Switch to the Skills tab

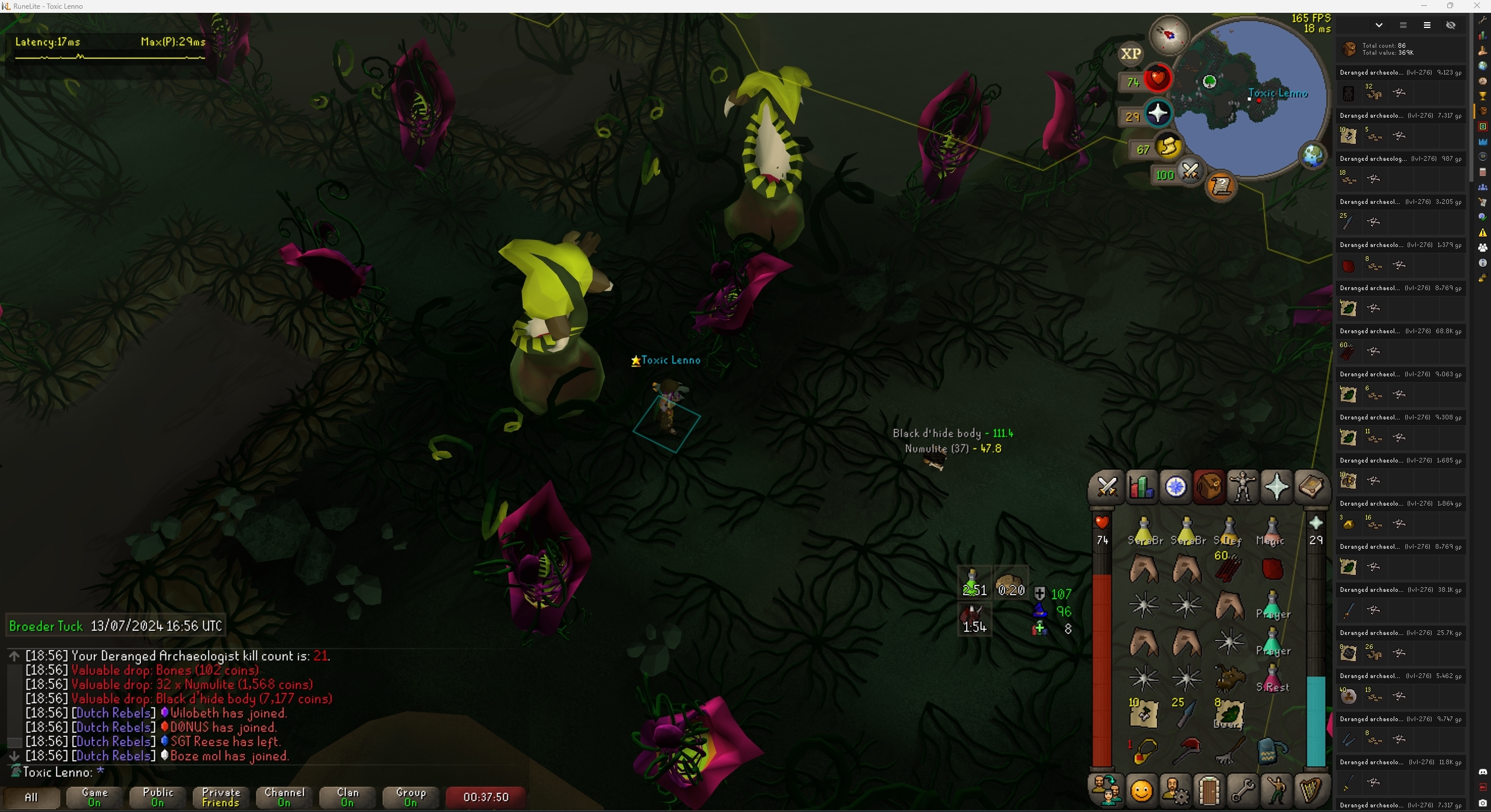click(1140, 487)
